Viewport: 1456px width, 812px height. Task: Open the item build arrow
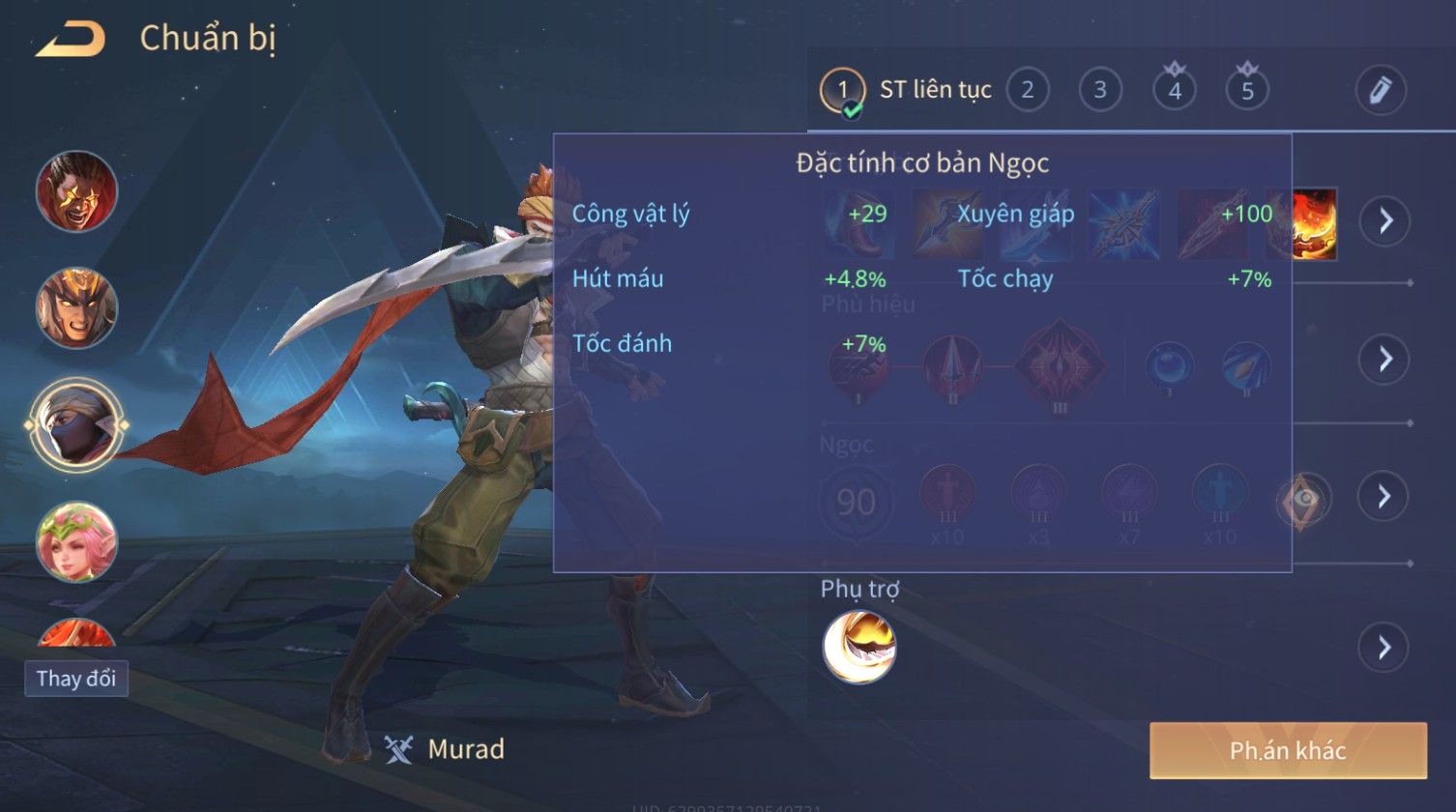tap(1385, 221)
